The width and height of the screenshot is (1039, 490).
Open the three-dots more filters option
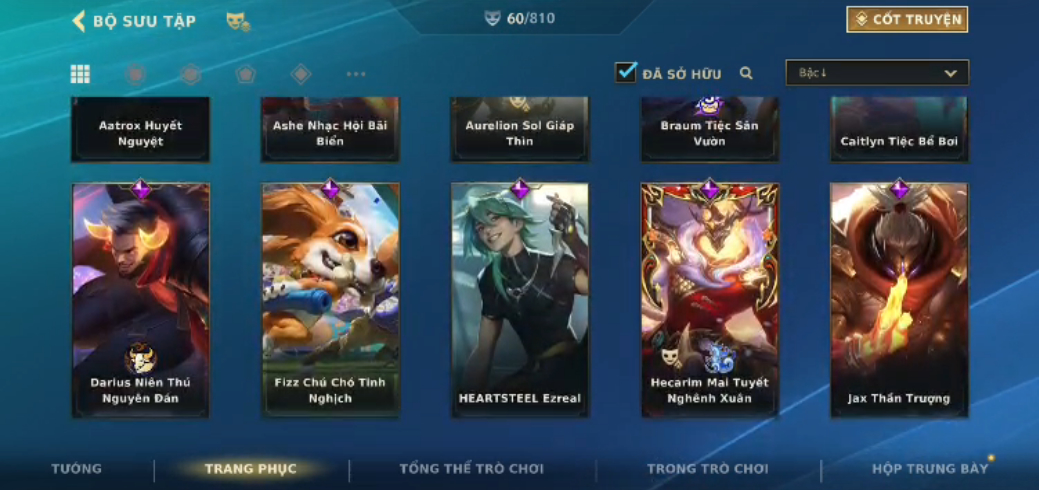pyautogui.click(x=356, y=74)
